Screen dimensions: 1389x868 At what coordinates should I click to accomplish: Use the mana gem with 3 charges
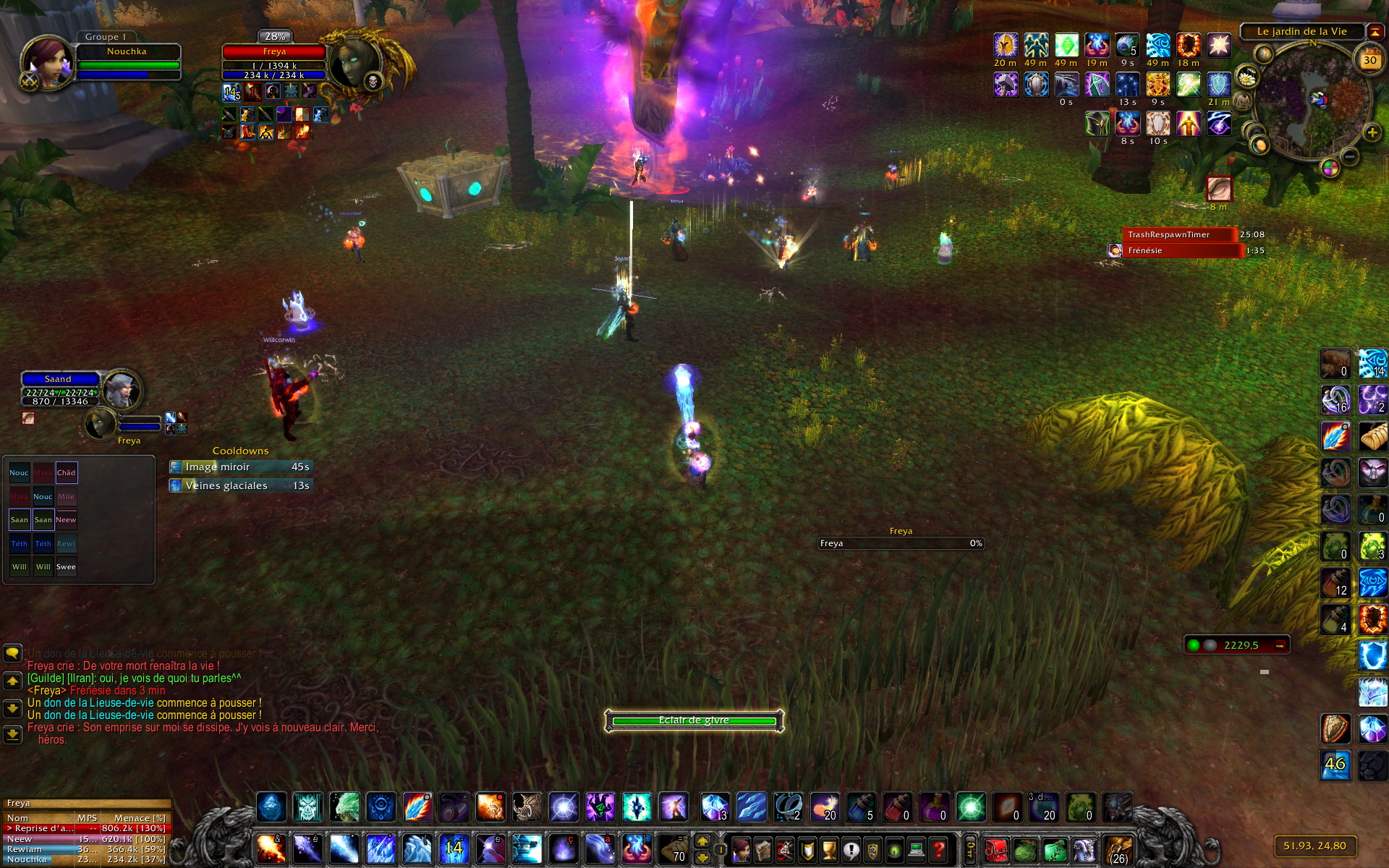coord(715,807)
